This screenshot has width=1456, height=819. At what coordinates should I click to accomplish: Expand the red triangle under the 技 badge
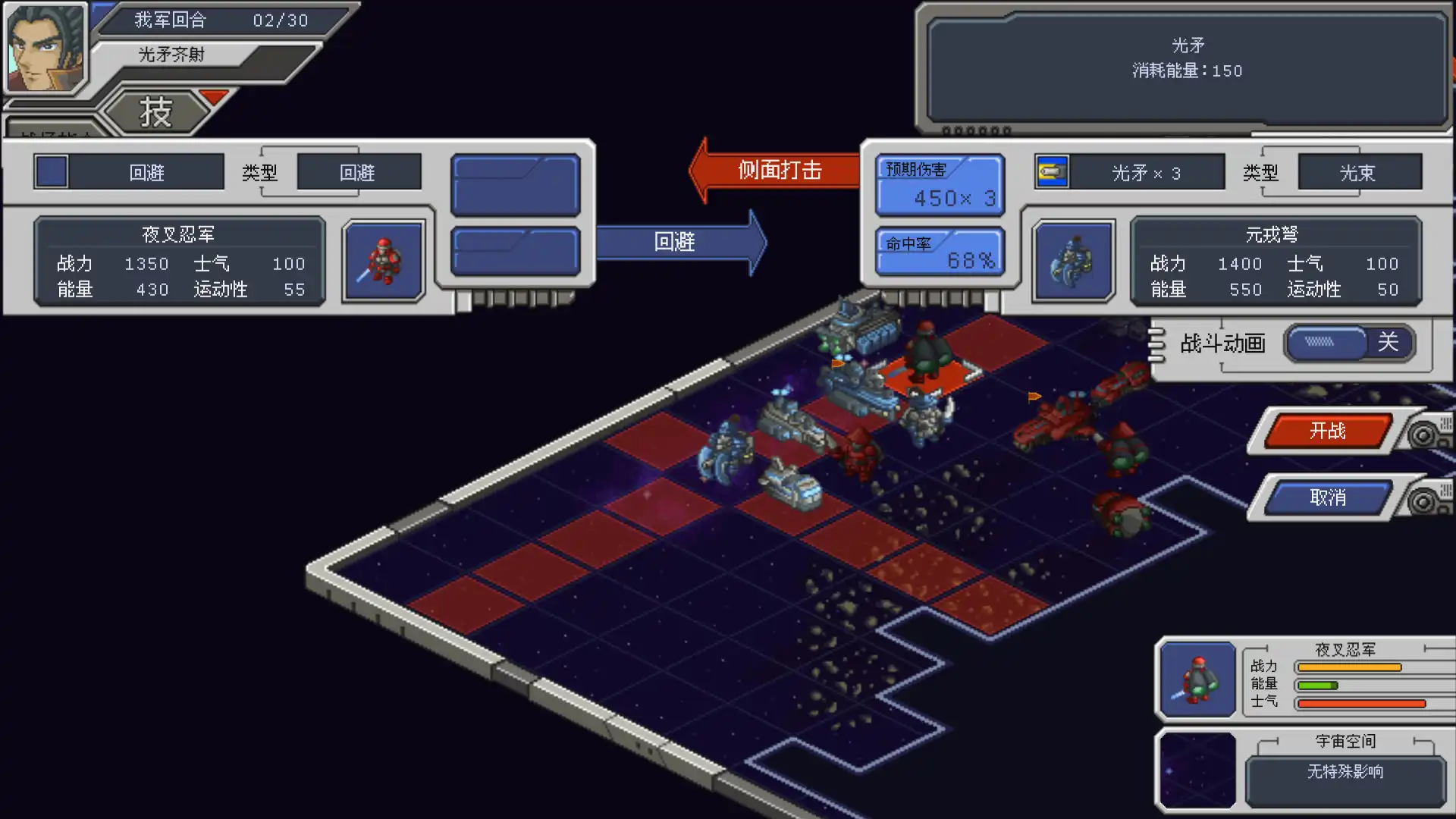coord(215,96)
